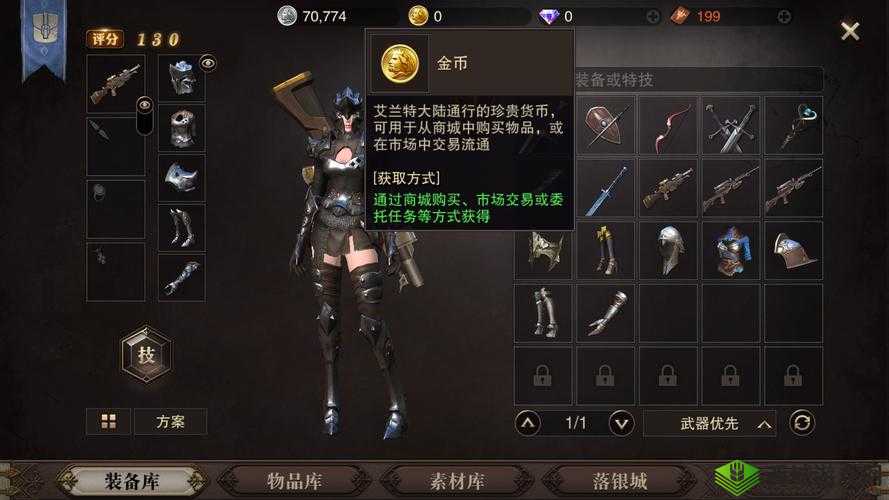Close the equipment screen
Screen dimensions: 889x500
tap(850, 31)
